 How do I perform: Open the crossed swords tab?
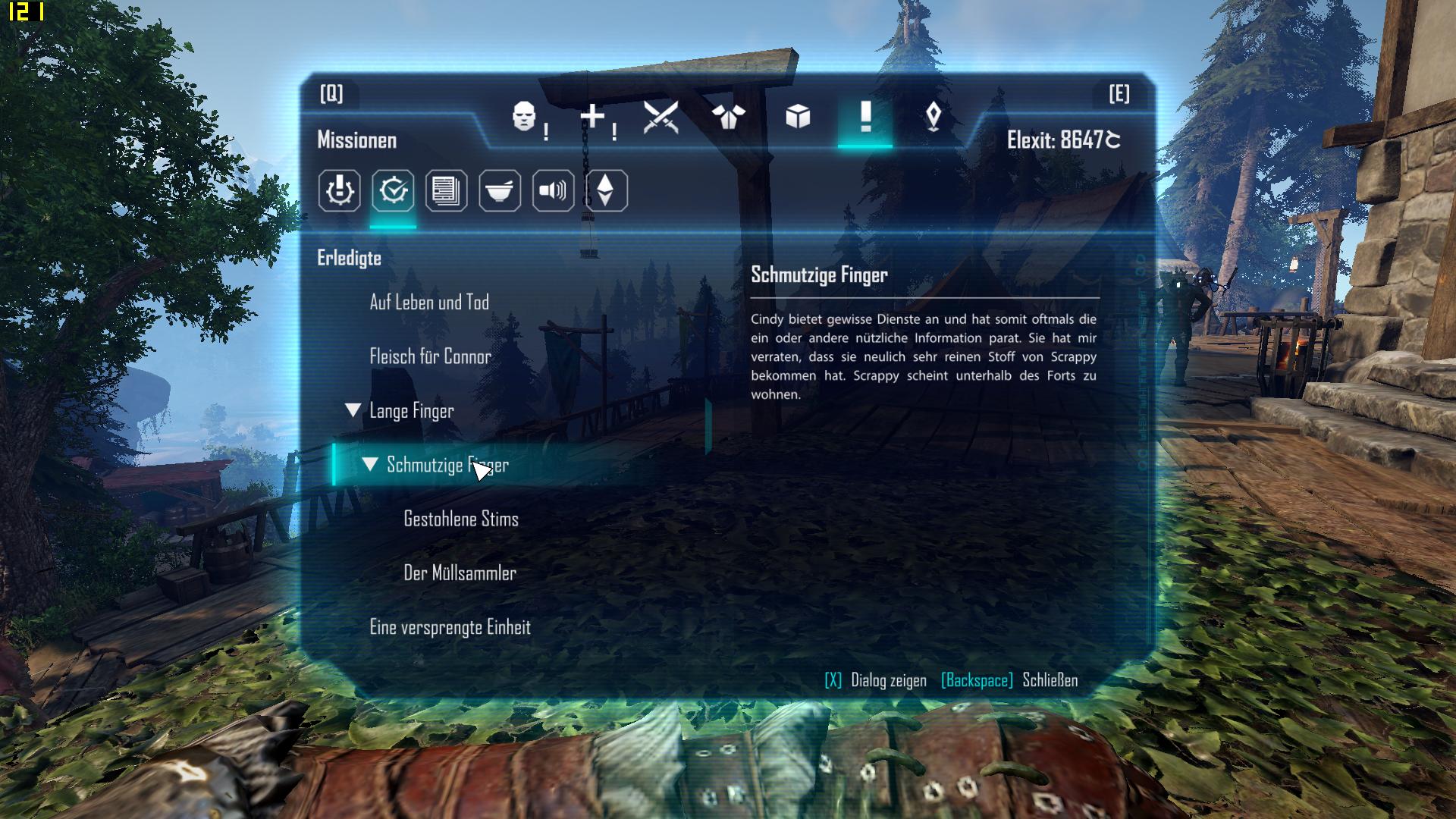pyautogui.click(x=660, y=118)
